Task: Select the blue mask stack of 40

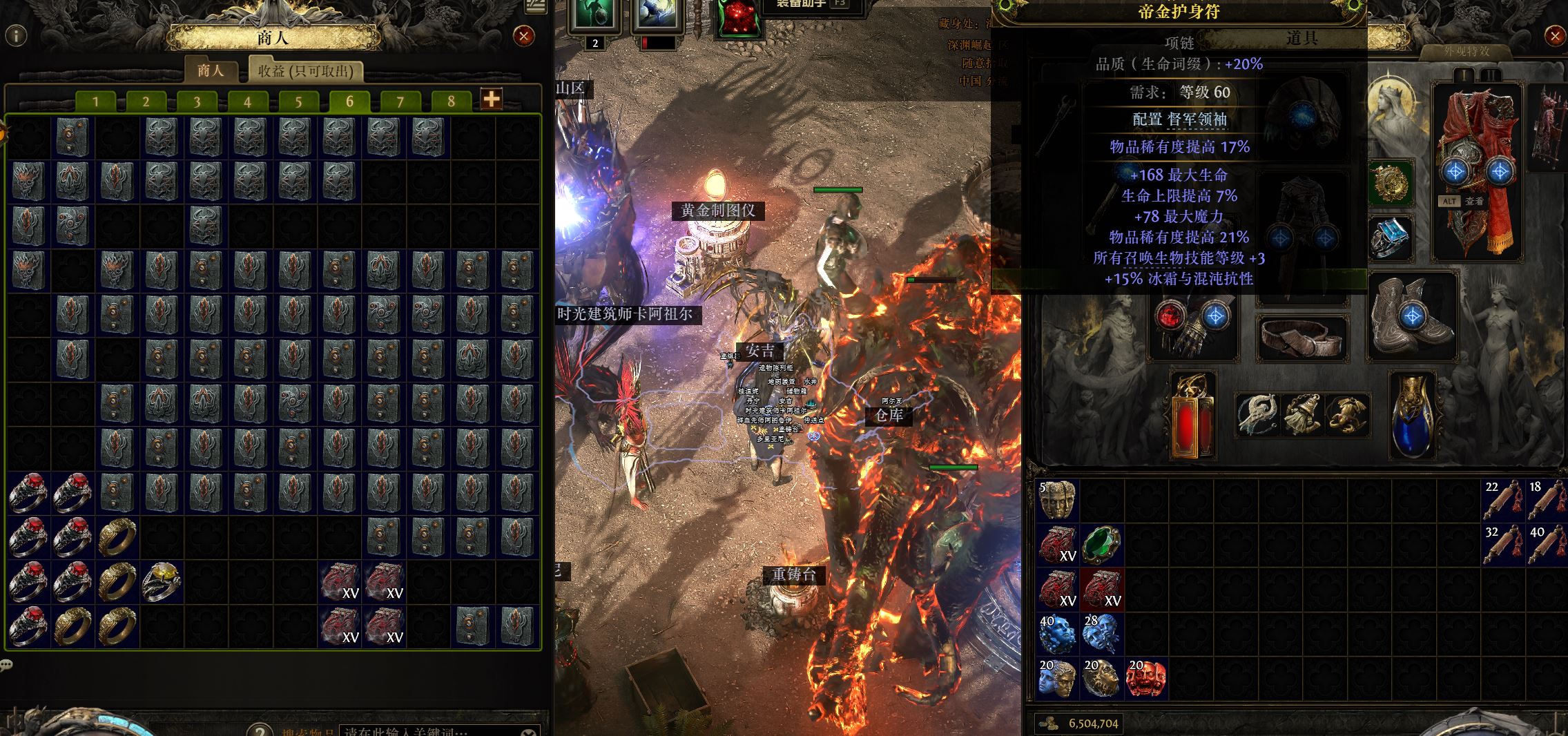Action: tap(1057, 634)
